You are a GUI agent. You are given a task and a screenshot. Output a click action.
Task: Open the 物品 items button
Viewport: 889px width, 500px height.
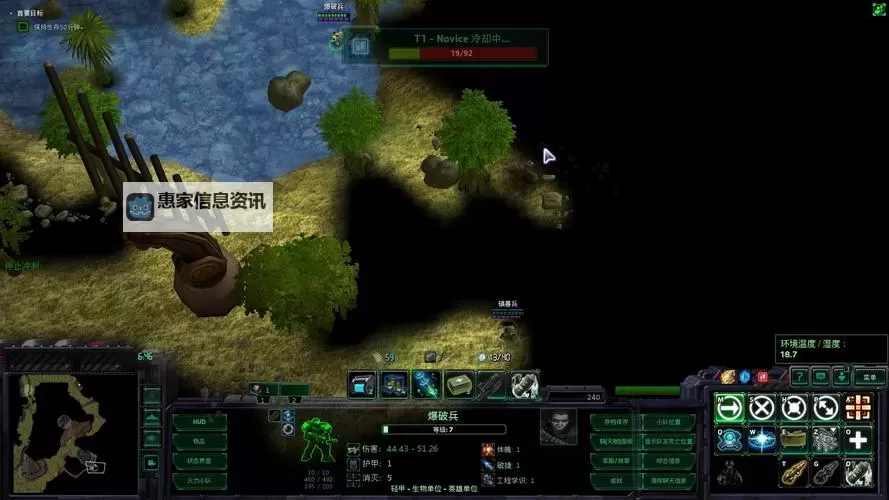click(x=199, y=442)
